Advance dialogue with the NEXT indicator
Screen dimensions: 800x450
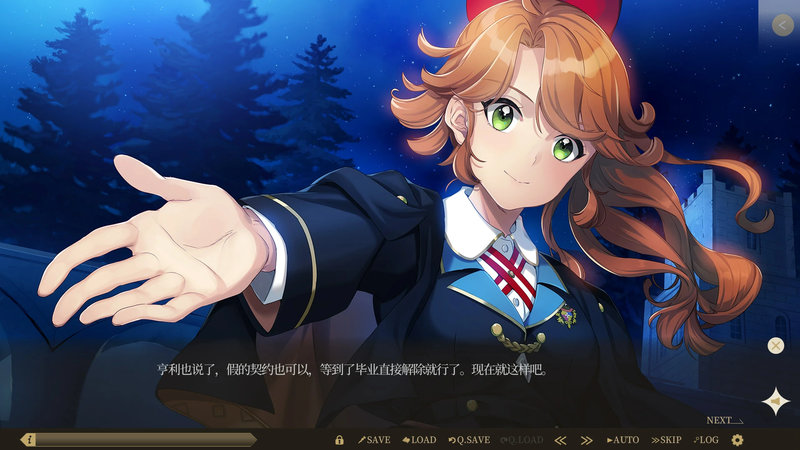tap(724, 421)
